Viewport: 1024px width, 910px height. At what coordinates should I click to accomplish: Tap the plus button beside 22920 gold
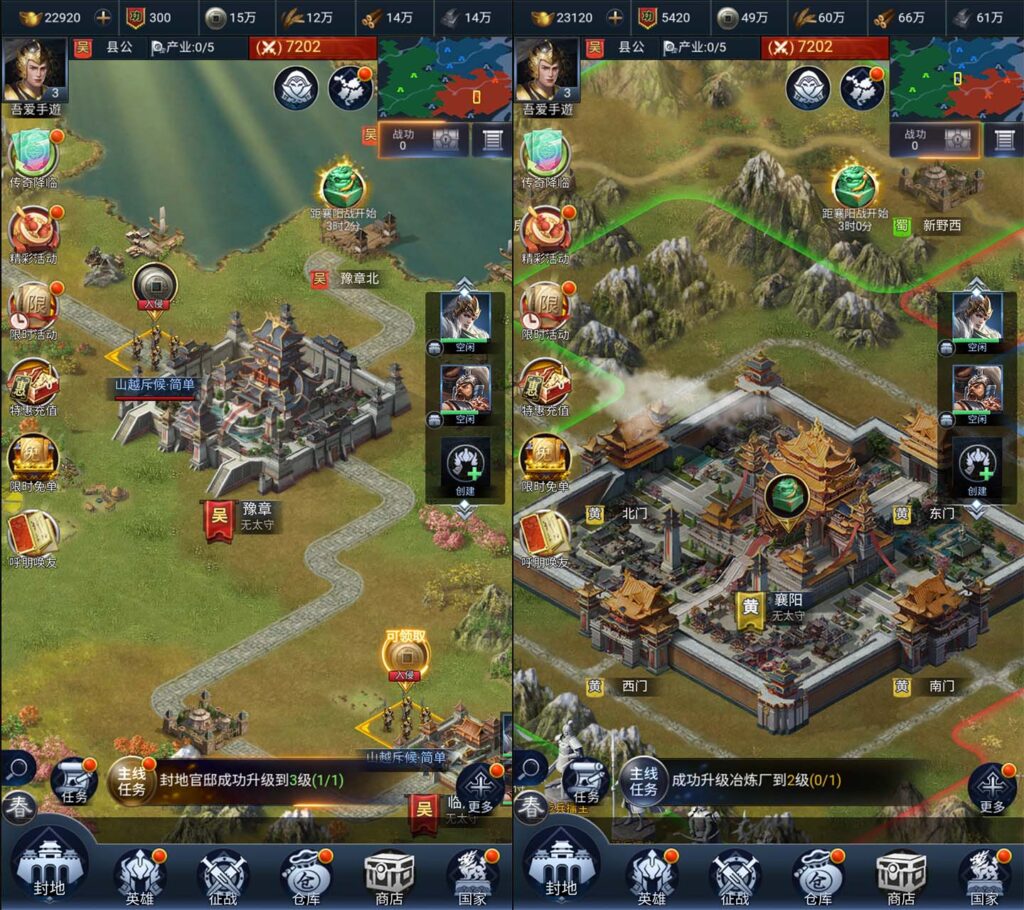tap(103, 17)
